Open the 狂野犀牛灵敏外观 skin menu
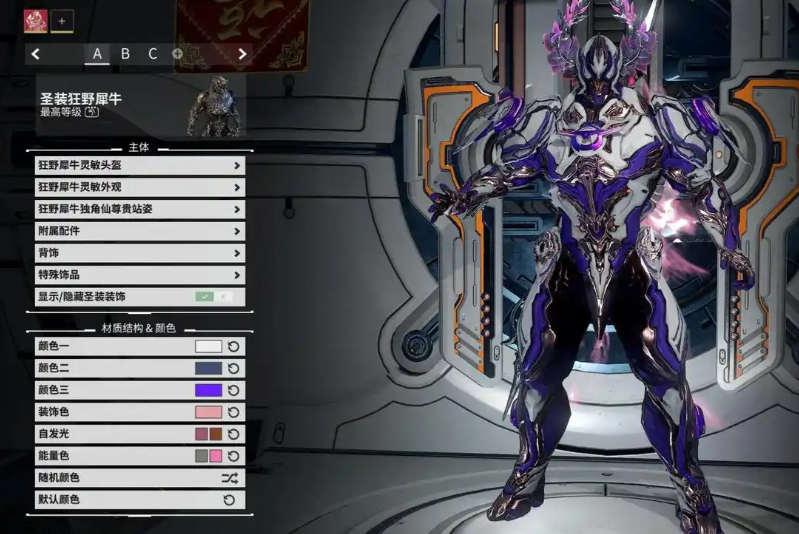Image resolution: width=799 pixels, height=534 pixels. (140, 187)
